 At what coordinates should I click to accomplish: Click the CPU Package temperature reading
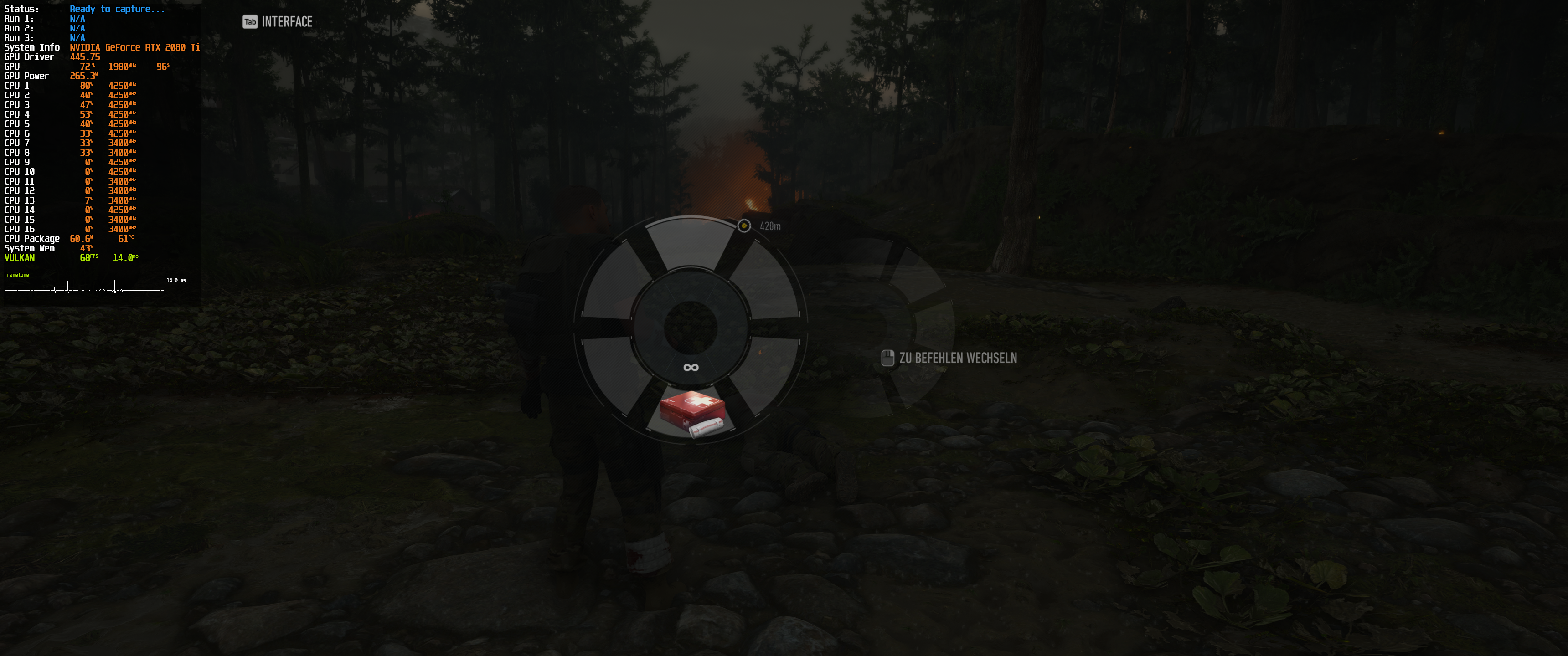point(125,239)
